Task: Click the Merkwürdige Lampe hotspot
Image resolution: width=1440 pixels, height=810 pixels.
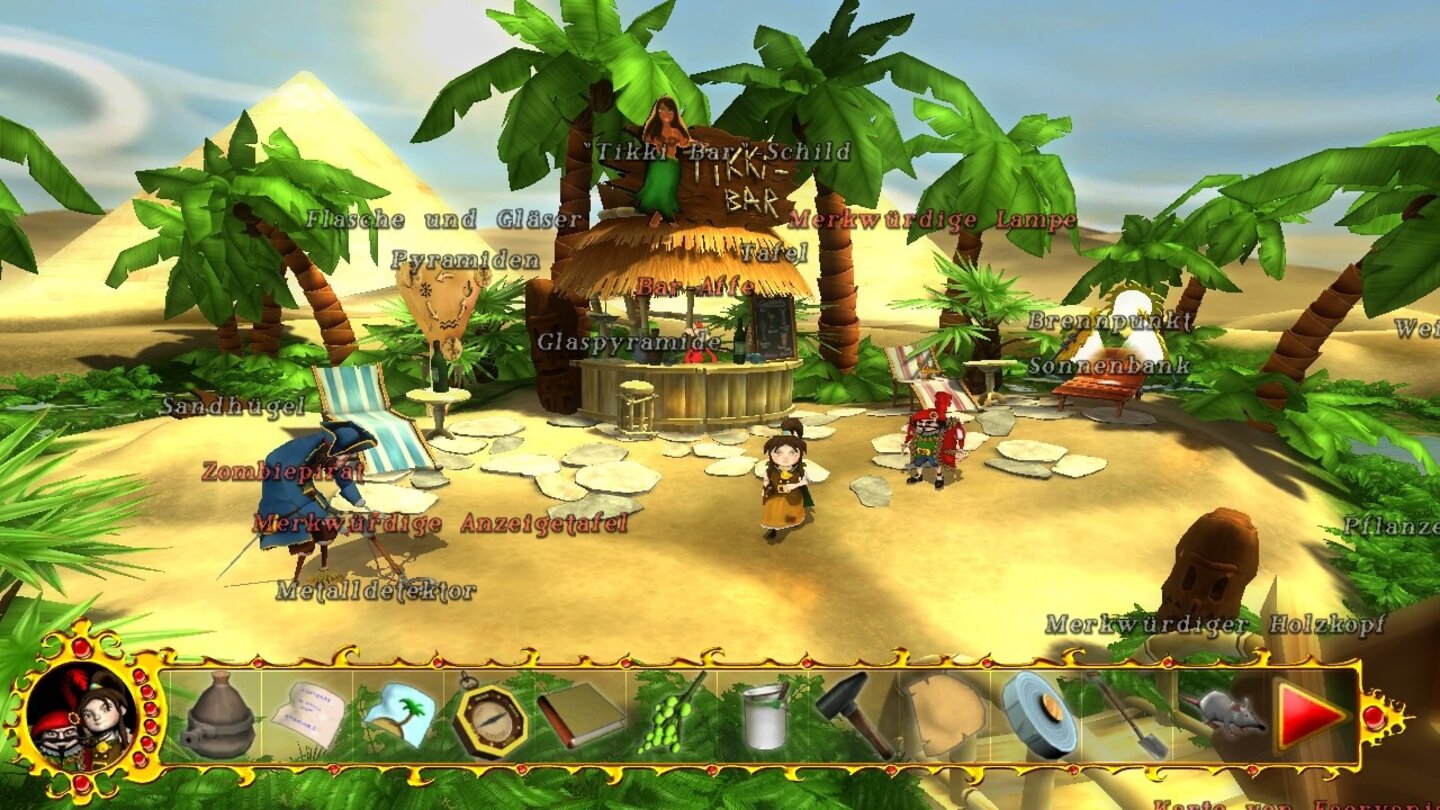Action: point(933,219)
